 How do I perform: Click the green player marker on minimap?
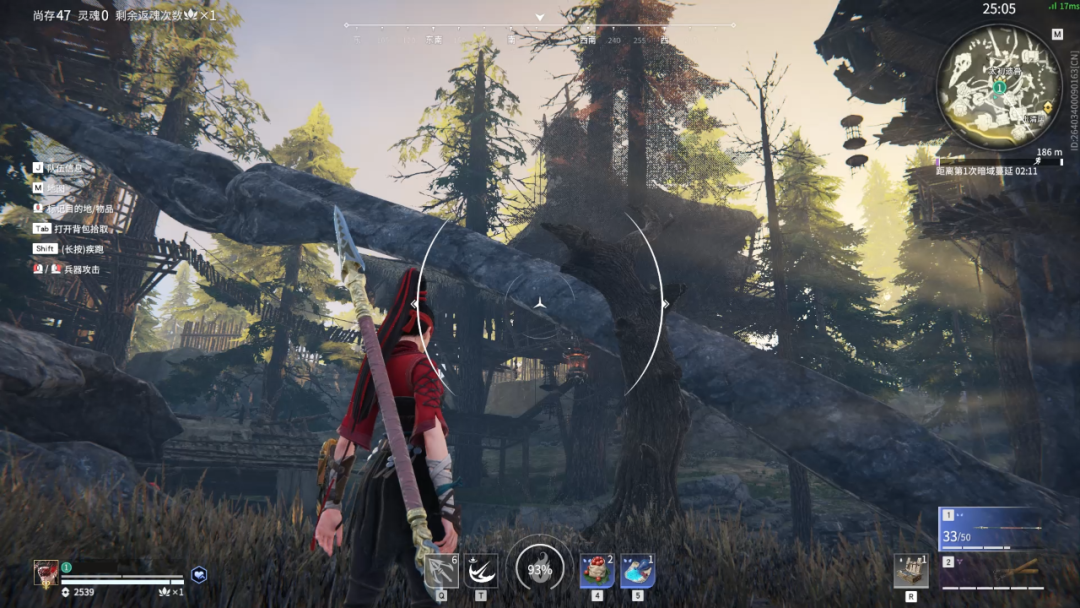tap(998, 88)
